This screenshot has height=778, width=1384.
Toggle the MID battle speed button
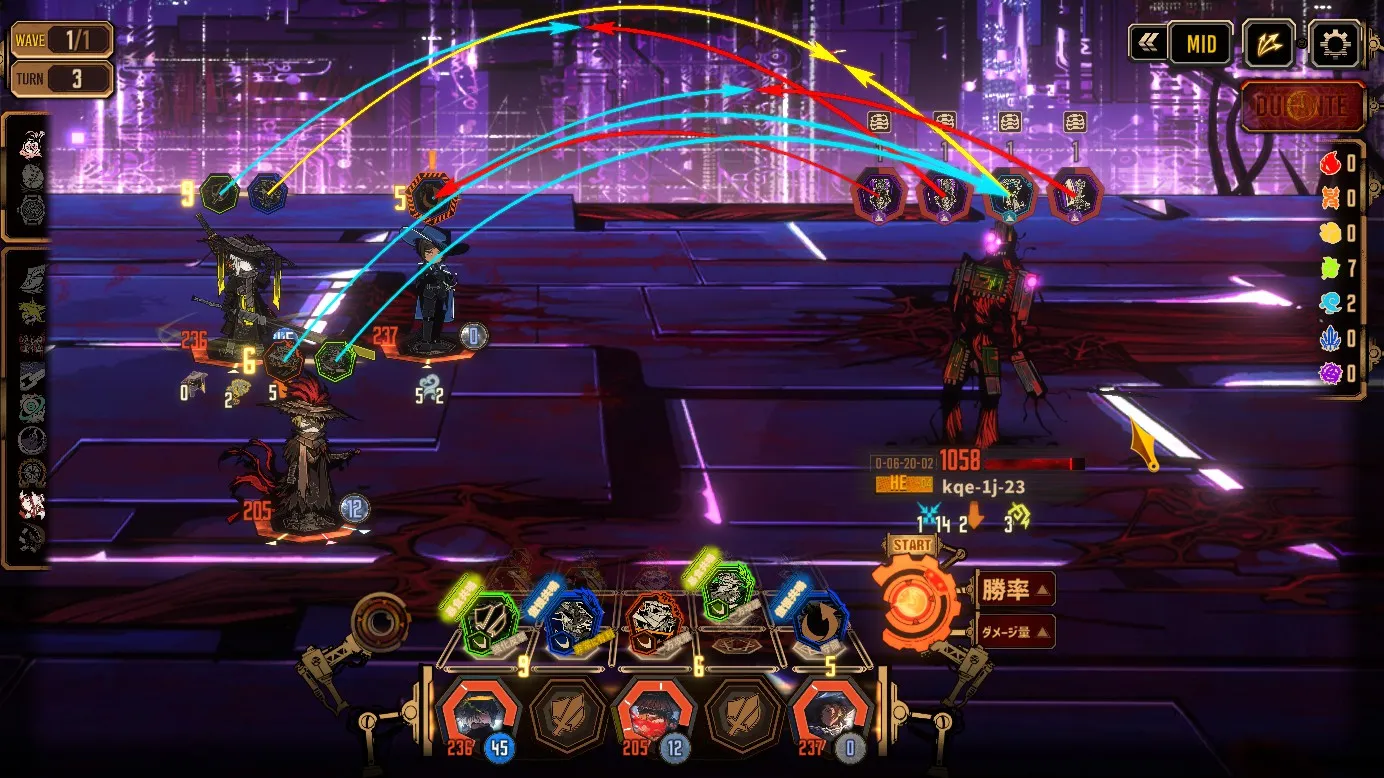point(1201,44)
